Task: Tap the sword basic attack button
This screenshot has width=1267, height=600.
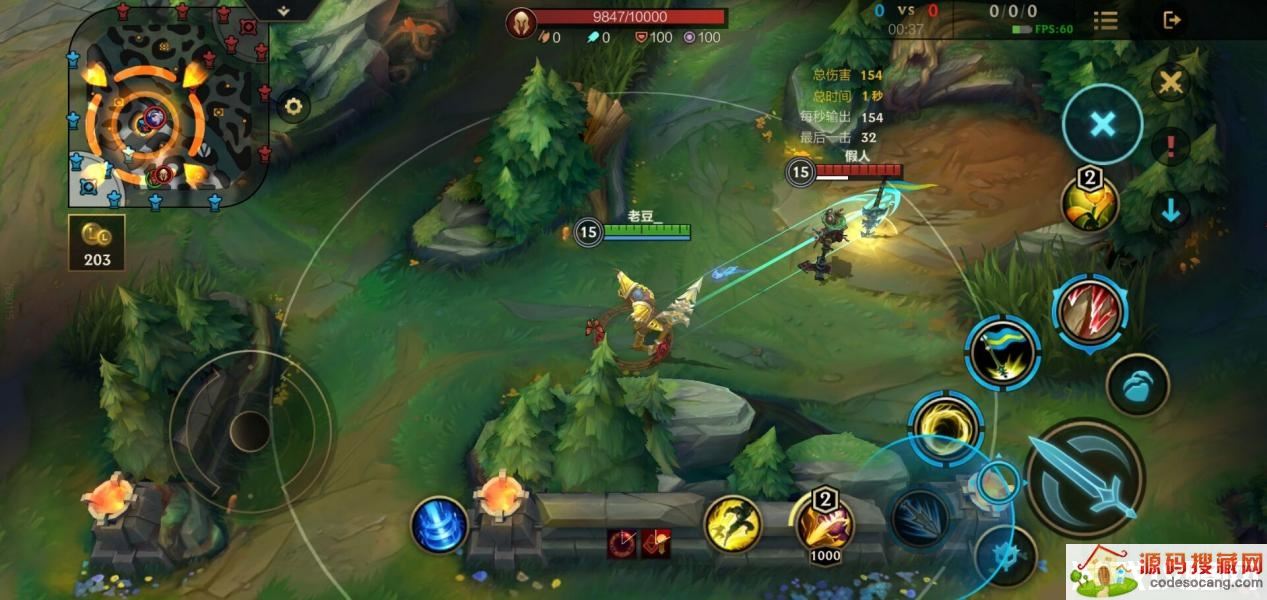Action: tap(1085, 479)
